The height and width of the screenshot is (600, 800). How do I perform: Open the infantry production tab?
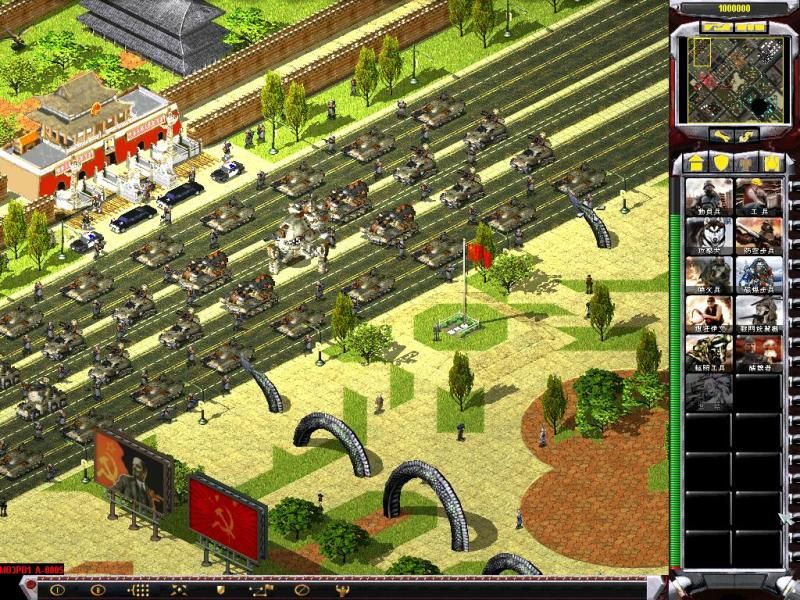tap(746, 162)
